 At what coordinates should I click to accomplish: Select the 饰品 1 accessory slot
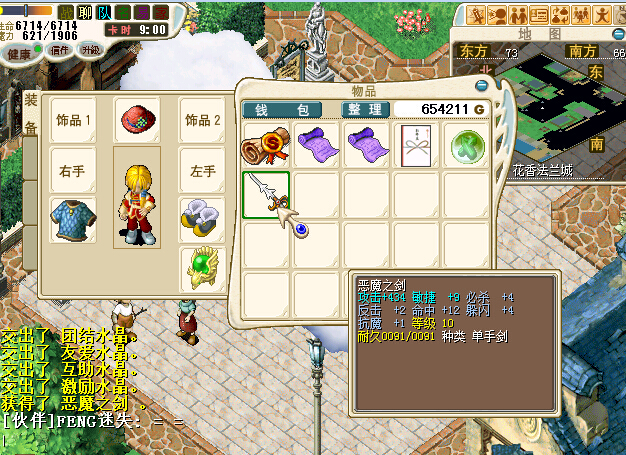[72, 120]
